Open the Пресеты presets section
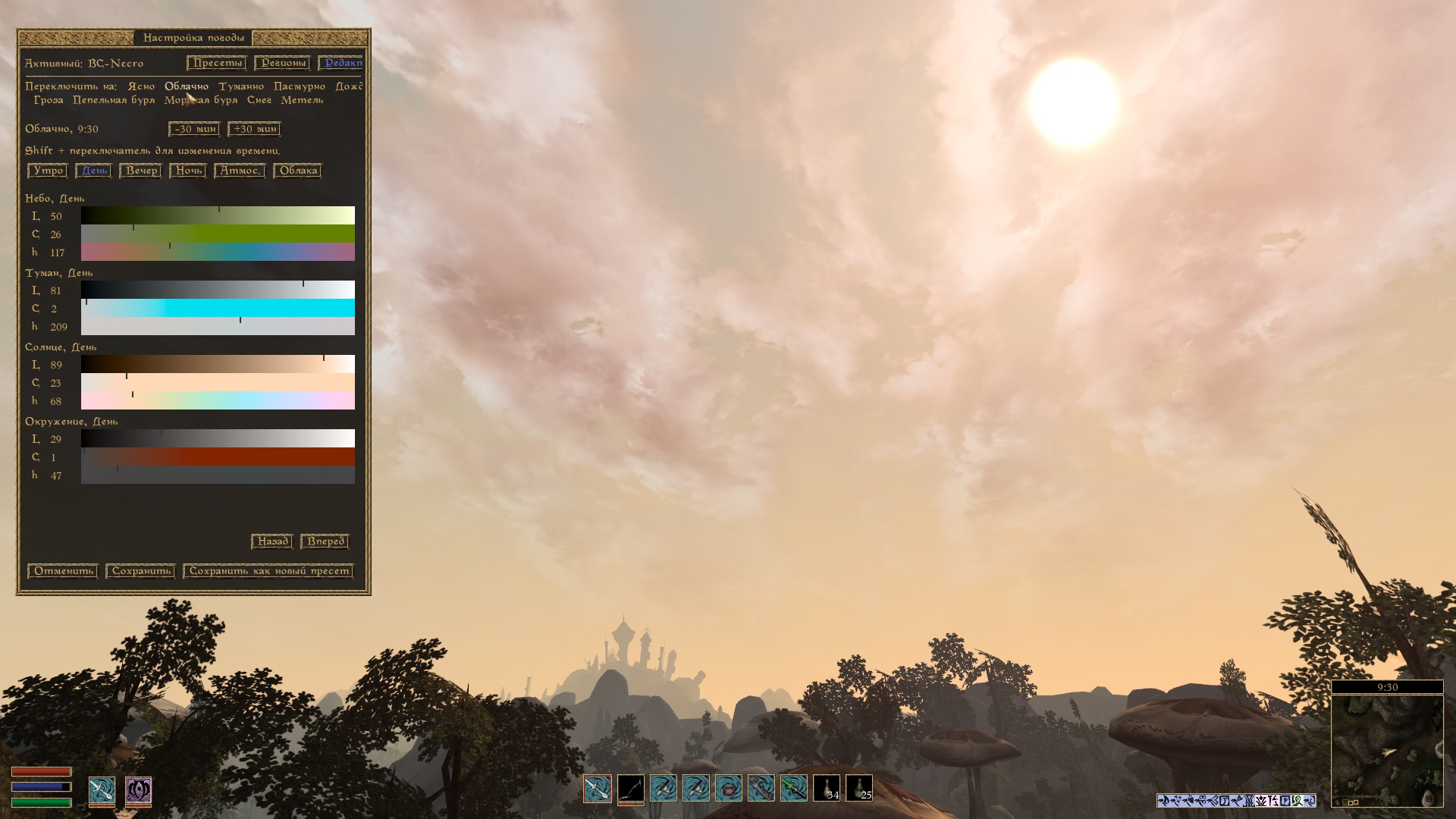 [x=217, y=63]
